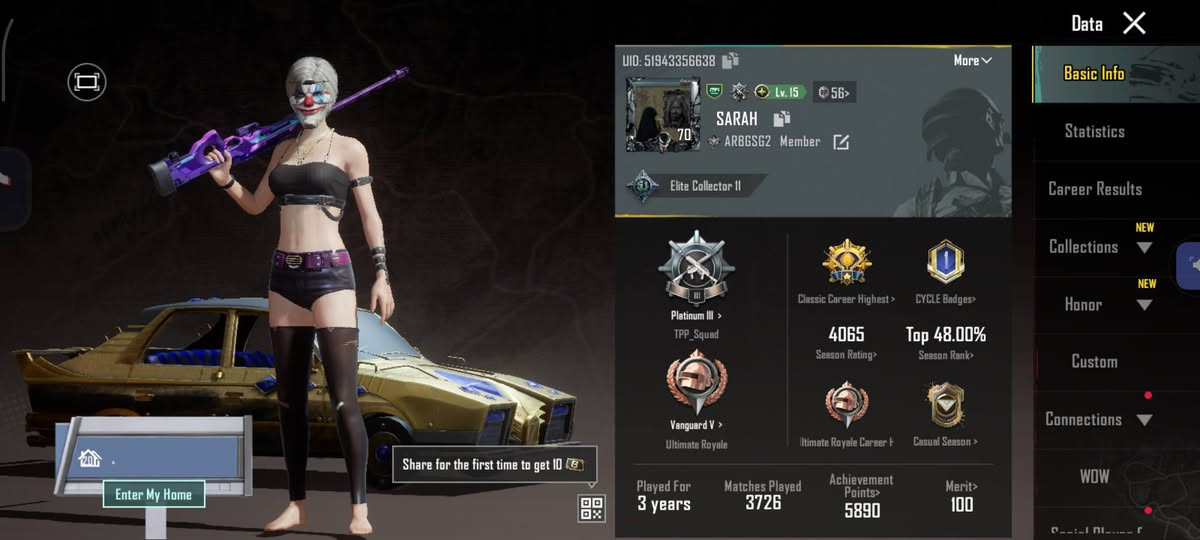
Task: Close the Data profile screen
Action: pyautogui.click(x=1134, y=23)
